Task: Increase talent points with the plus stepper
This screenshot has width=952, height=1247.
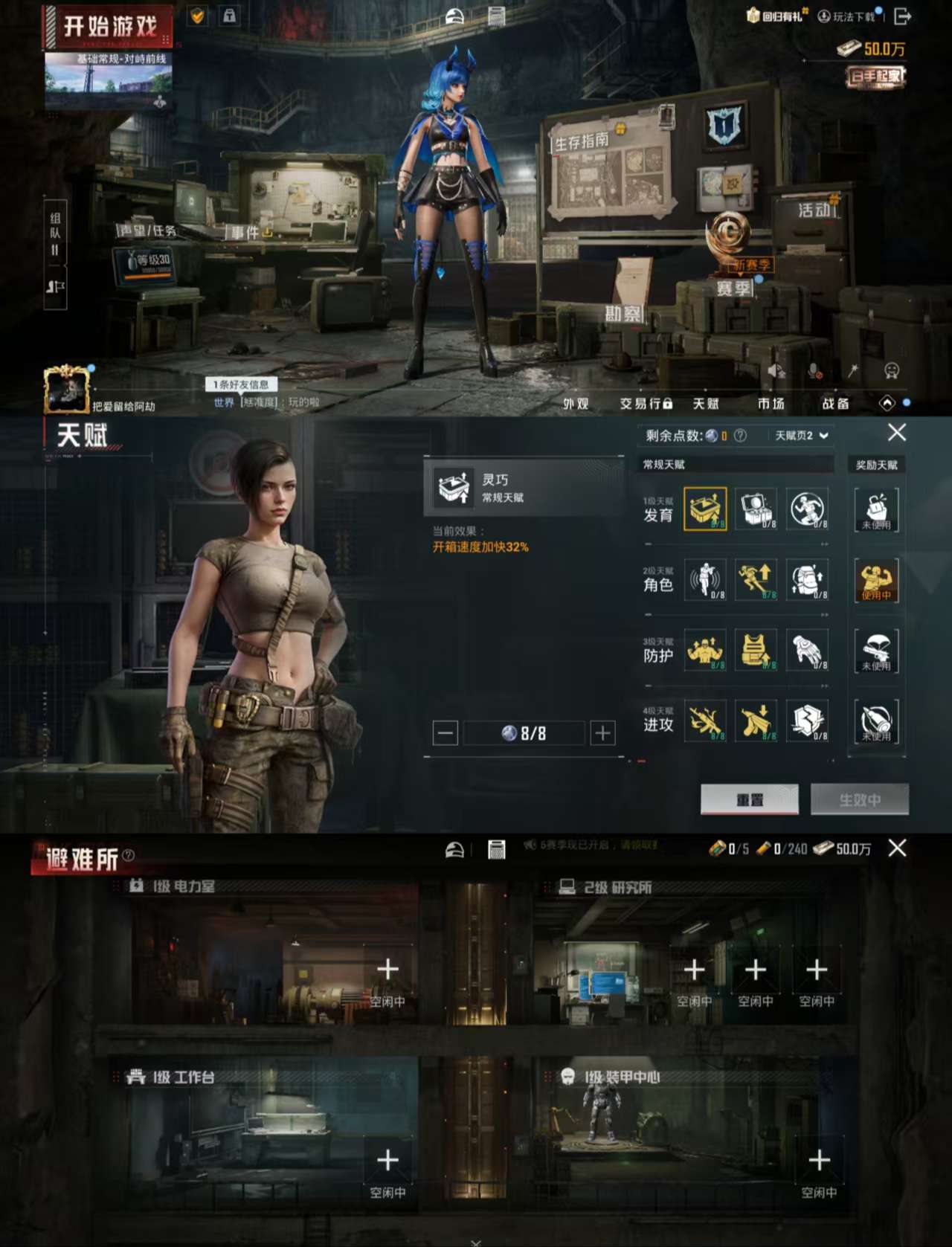Action: pyautogui.click(x=602, y=733)
